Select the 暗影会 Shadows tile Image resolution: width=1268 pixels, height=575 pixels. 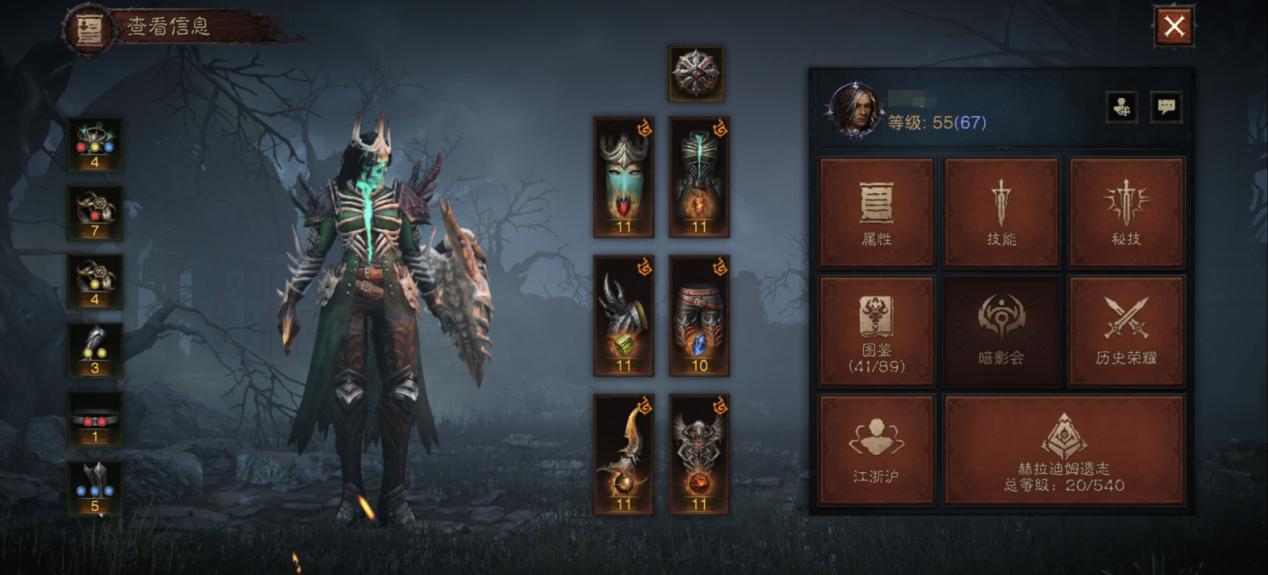click(1001, 331)
